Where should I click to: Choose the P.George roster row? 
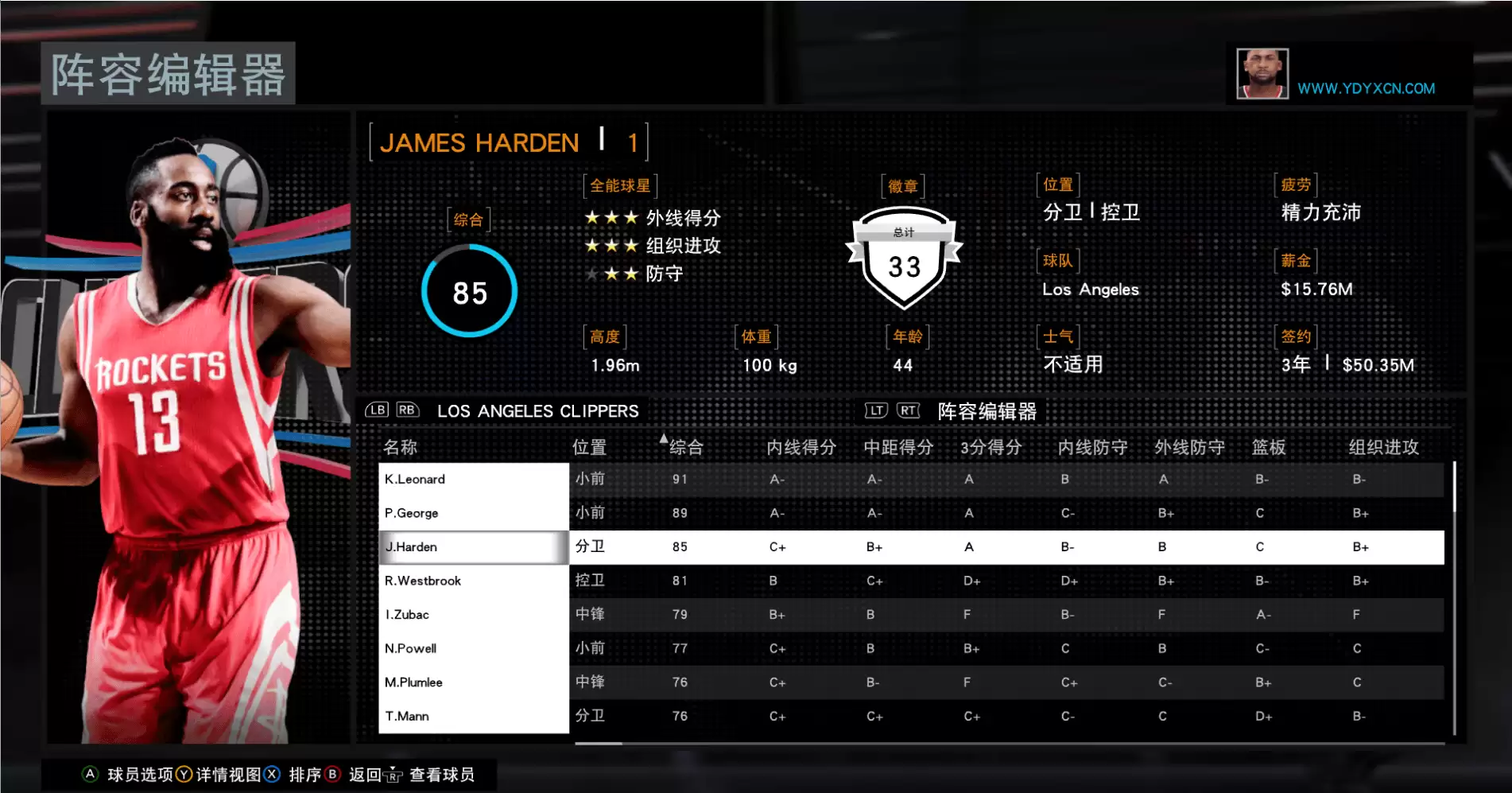pos(474,513)
